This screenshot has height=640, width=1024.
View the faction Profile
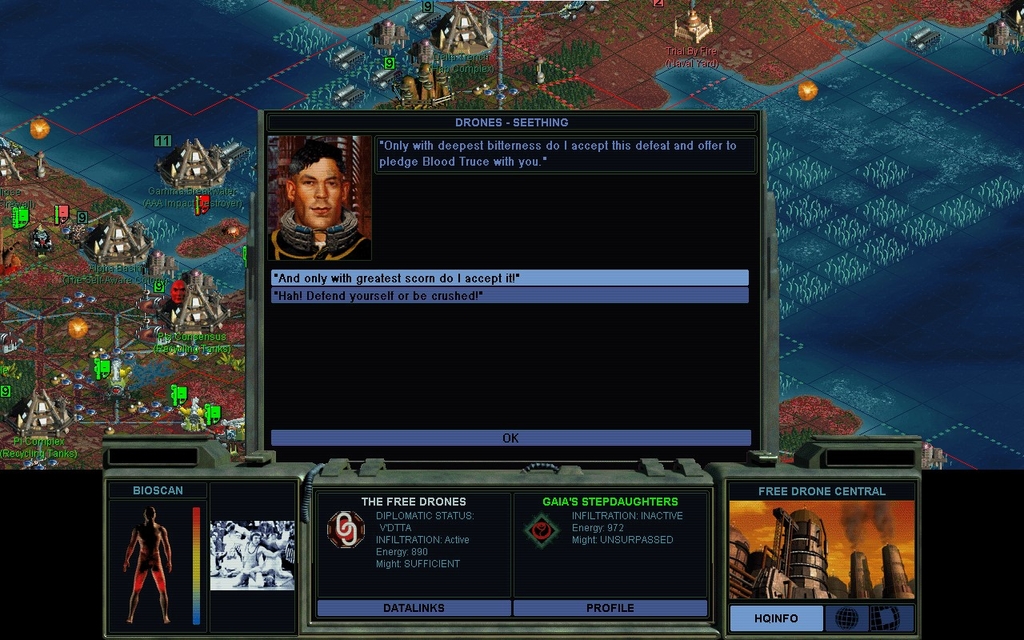(x=610, y=608)
